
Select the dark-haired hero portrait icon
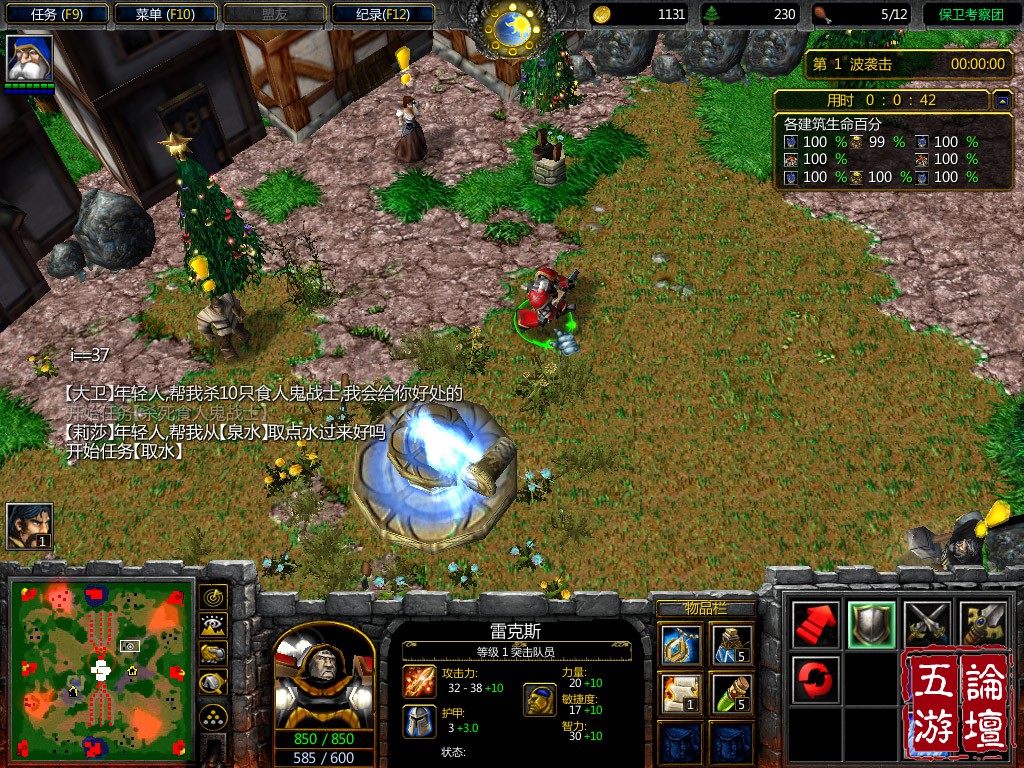pos(29,526)
